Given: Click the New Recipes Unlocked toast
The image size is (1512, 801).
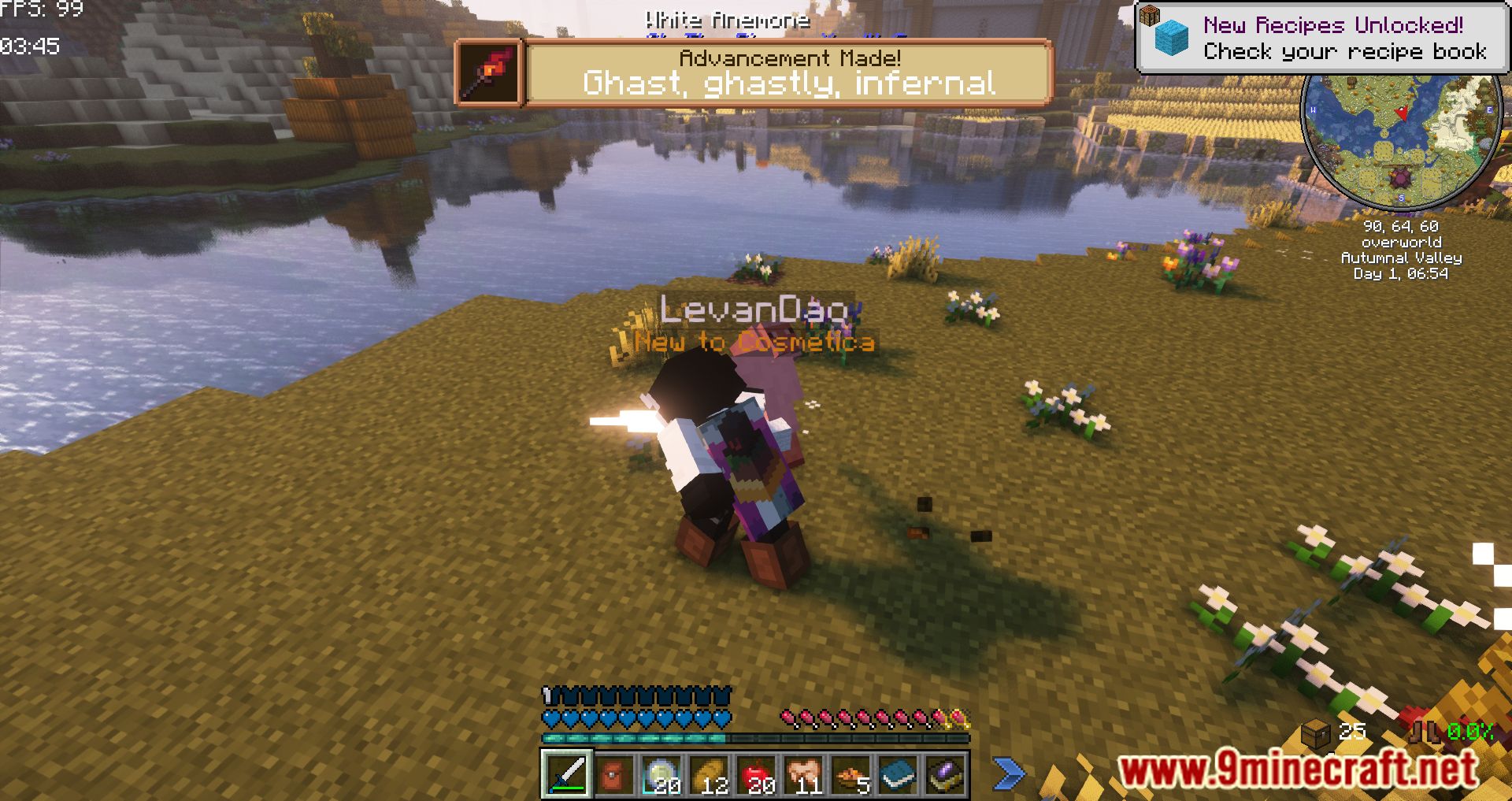Looking at the screenshot, I should [x=1321, y=39].
